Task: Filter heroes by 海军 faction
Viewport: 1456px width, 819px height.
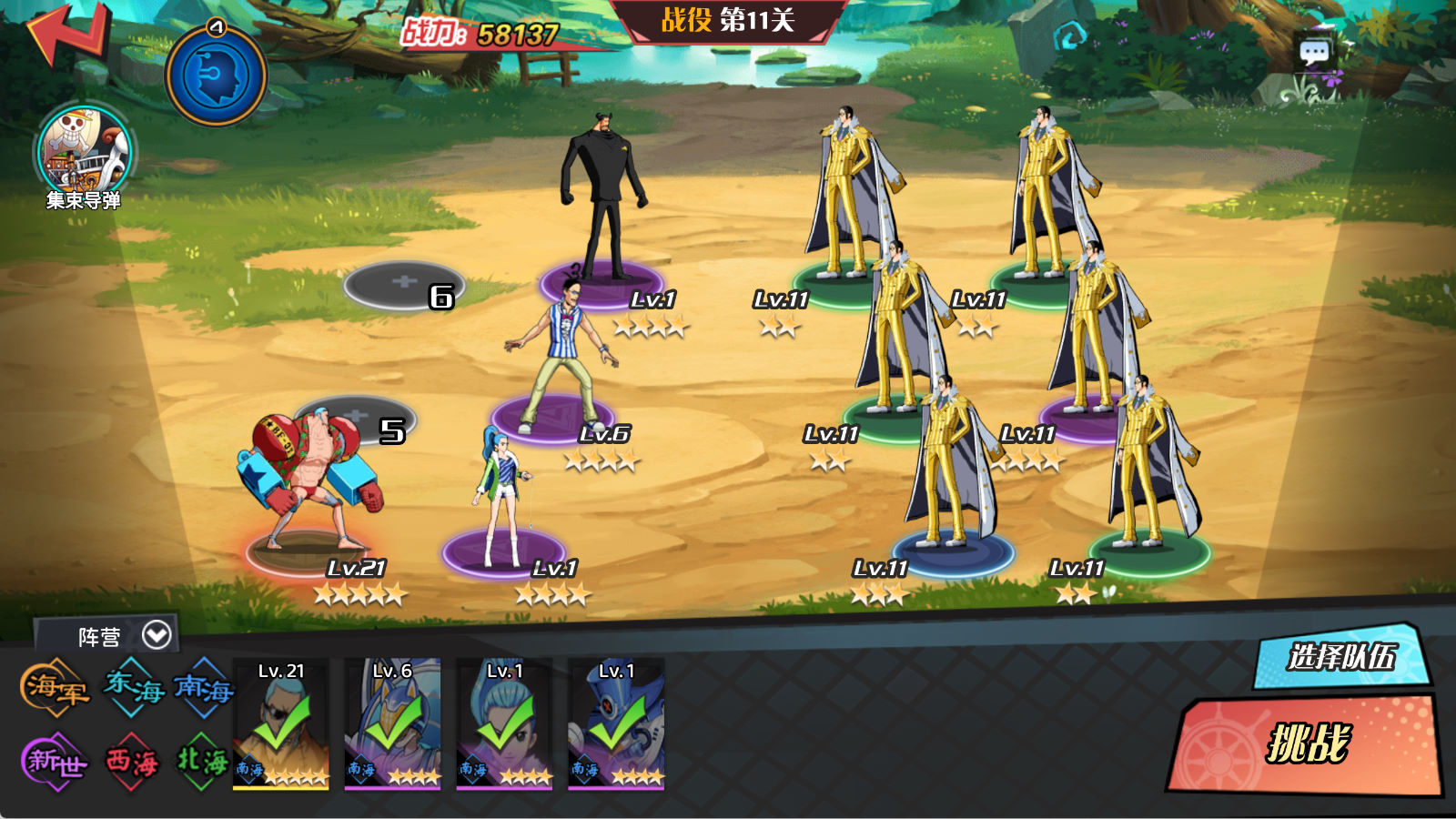Action: 55,687
